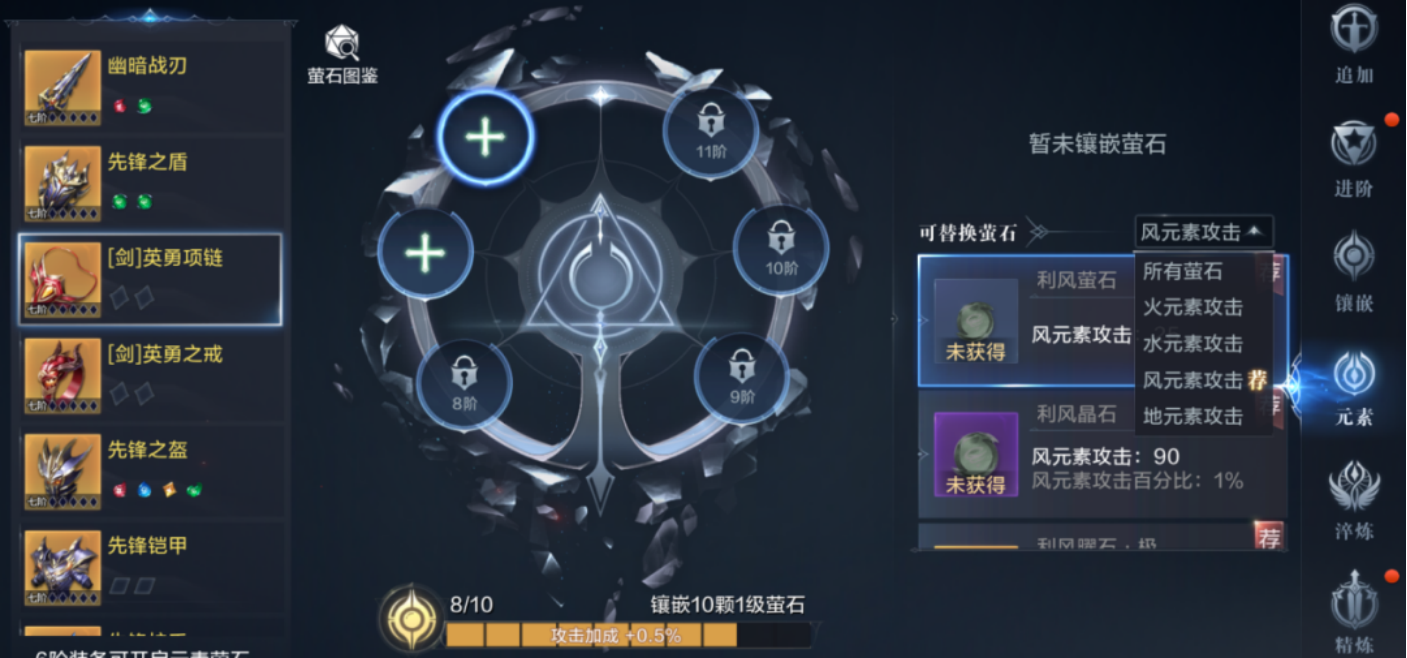The height and width of the screenshot is (658, 1407).
Task: Open the 萤石图鉴 gem codex
Action: tap(342, 55)
